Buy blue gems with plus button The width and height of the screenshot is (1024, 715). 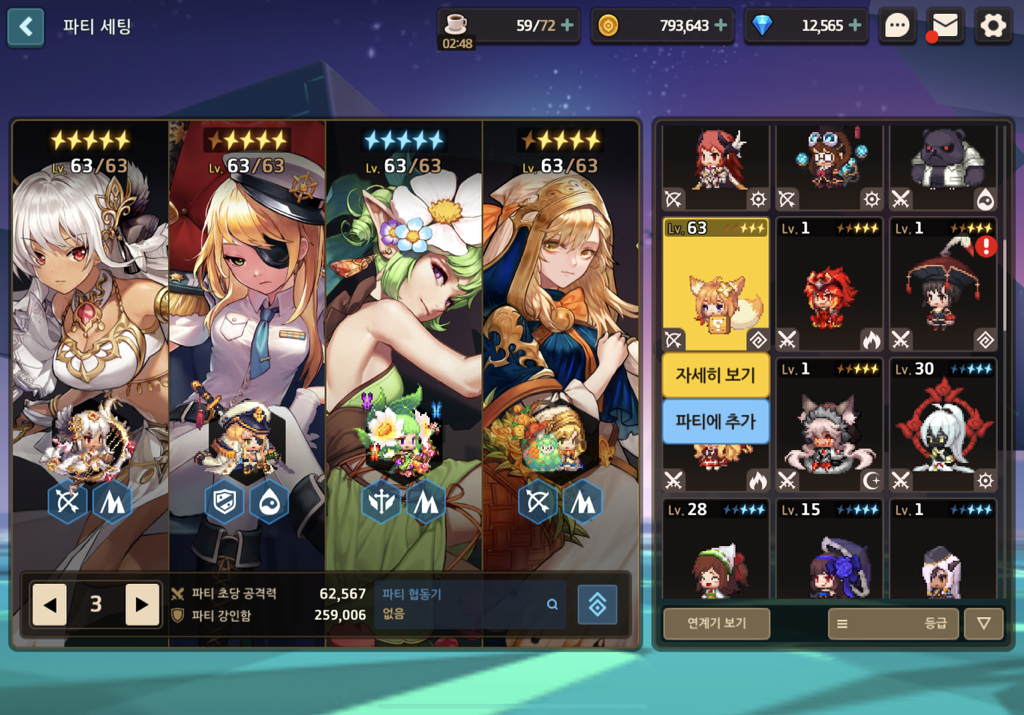point(855,26)
